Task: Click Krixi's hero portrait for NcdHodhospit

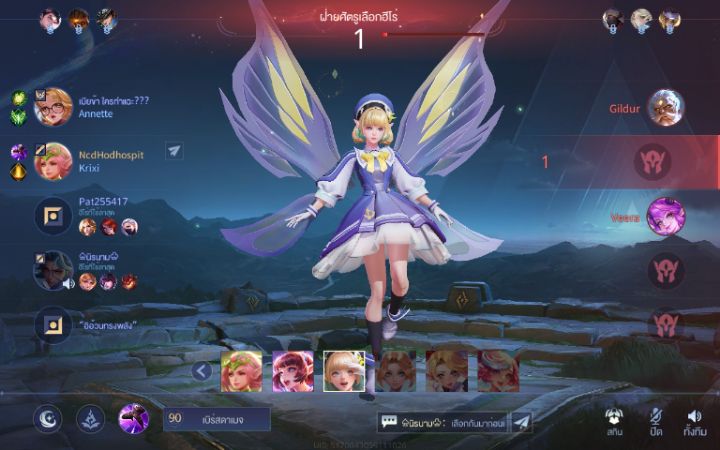Action: point(53,161)
